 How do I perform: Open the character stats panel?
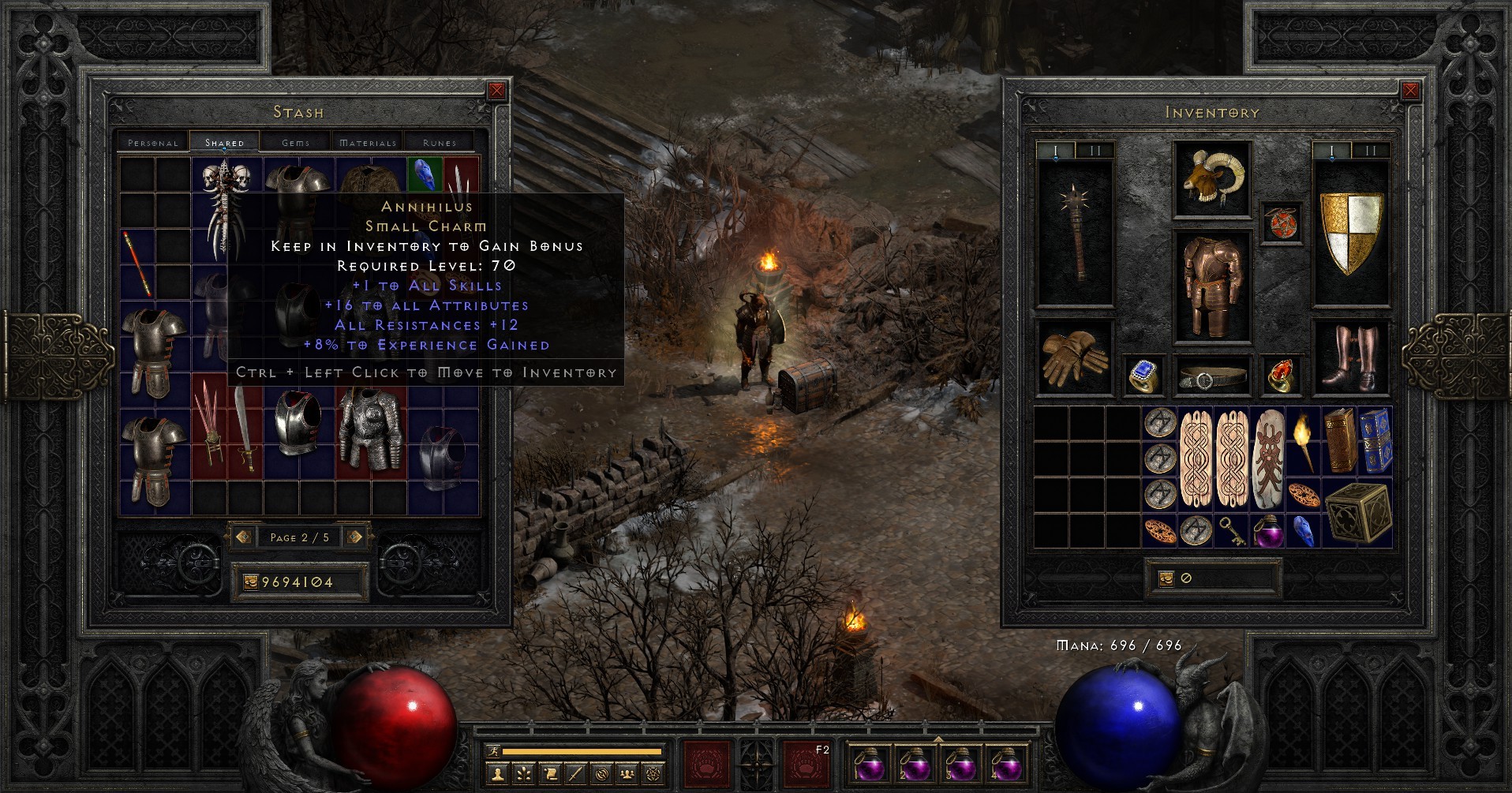point(497,774)
